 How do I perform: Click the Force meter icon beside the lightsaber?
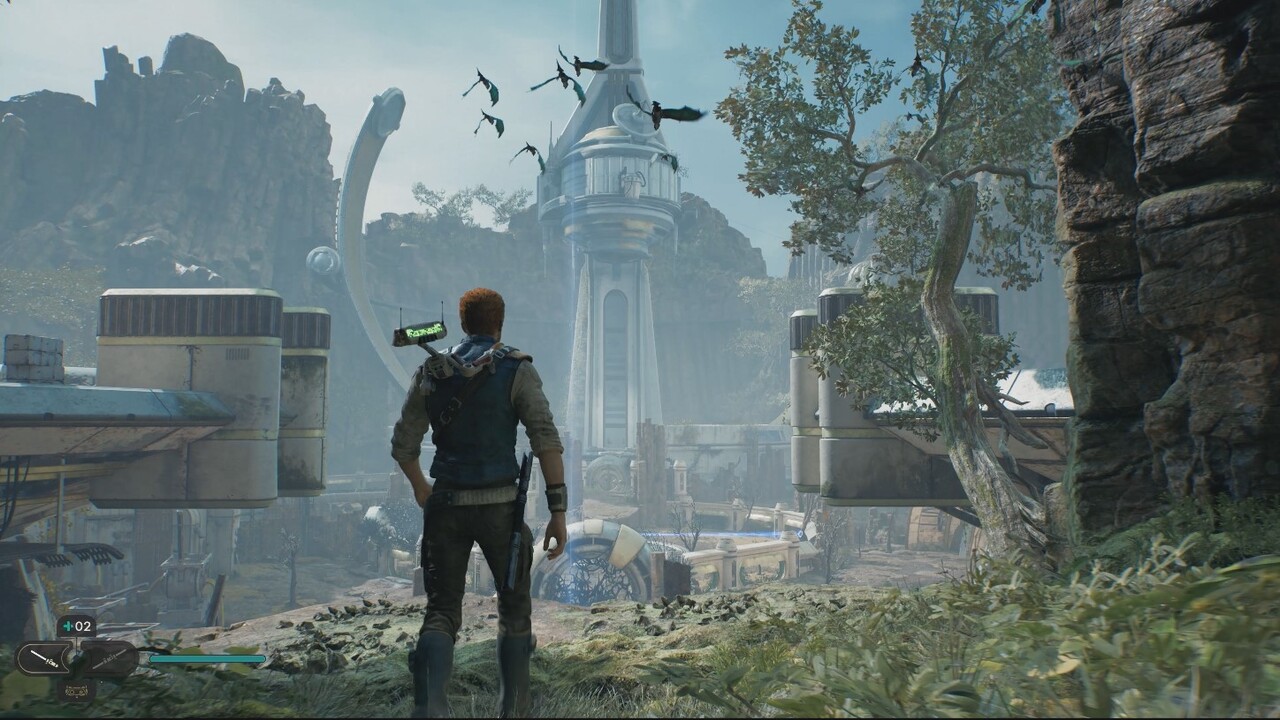108,658
